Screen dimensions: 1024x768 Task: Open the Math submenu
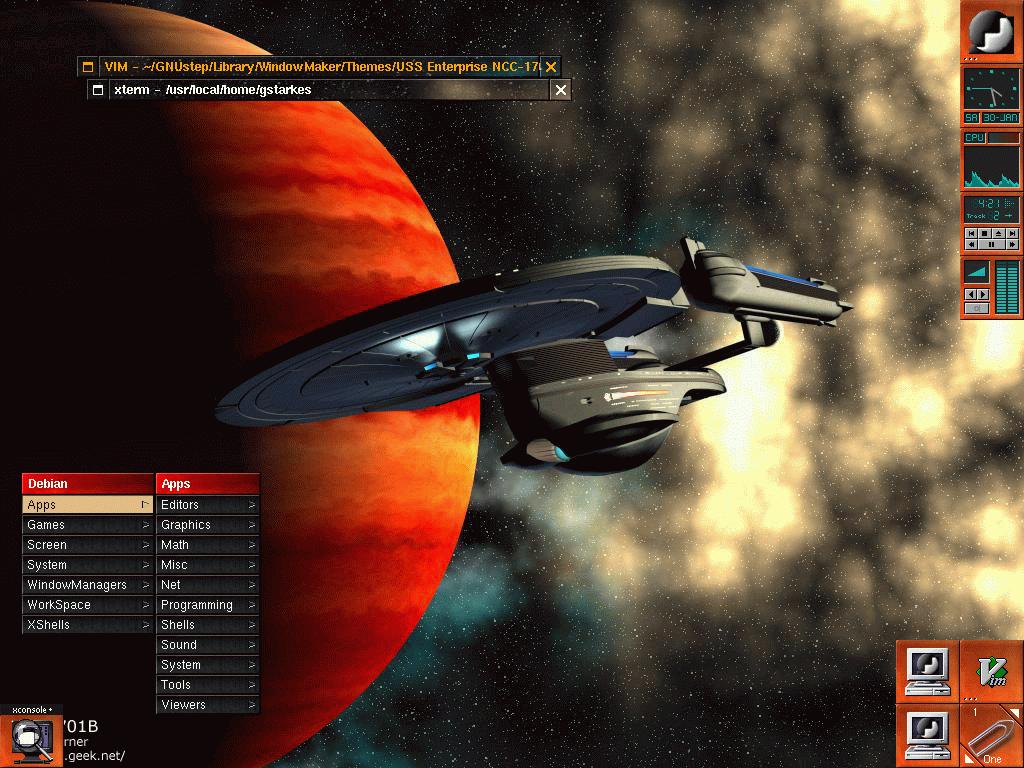point(207,545)
